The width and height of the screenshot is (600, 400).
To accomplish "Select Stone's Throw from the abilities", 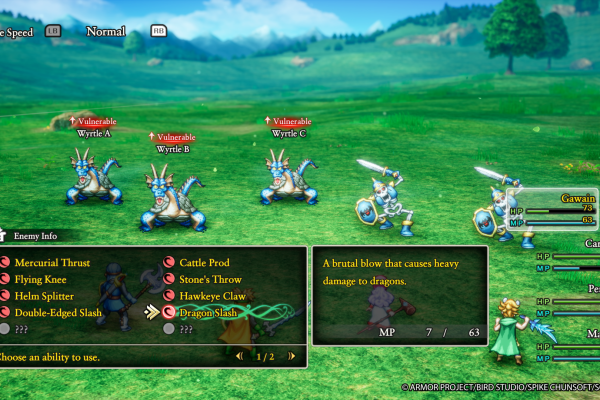I will [211, 279].
